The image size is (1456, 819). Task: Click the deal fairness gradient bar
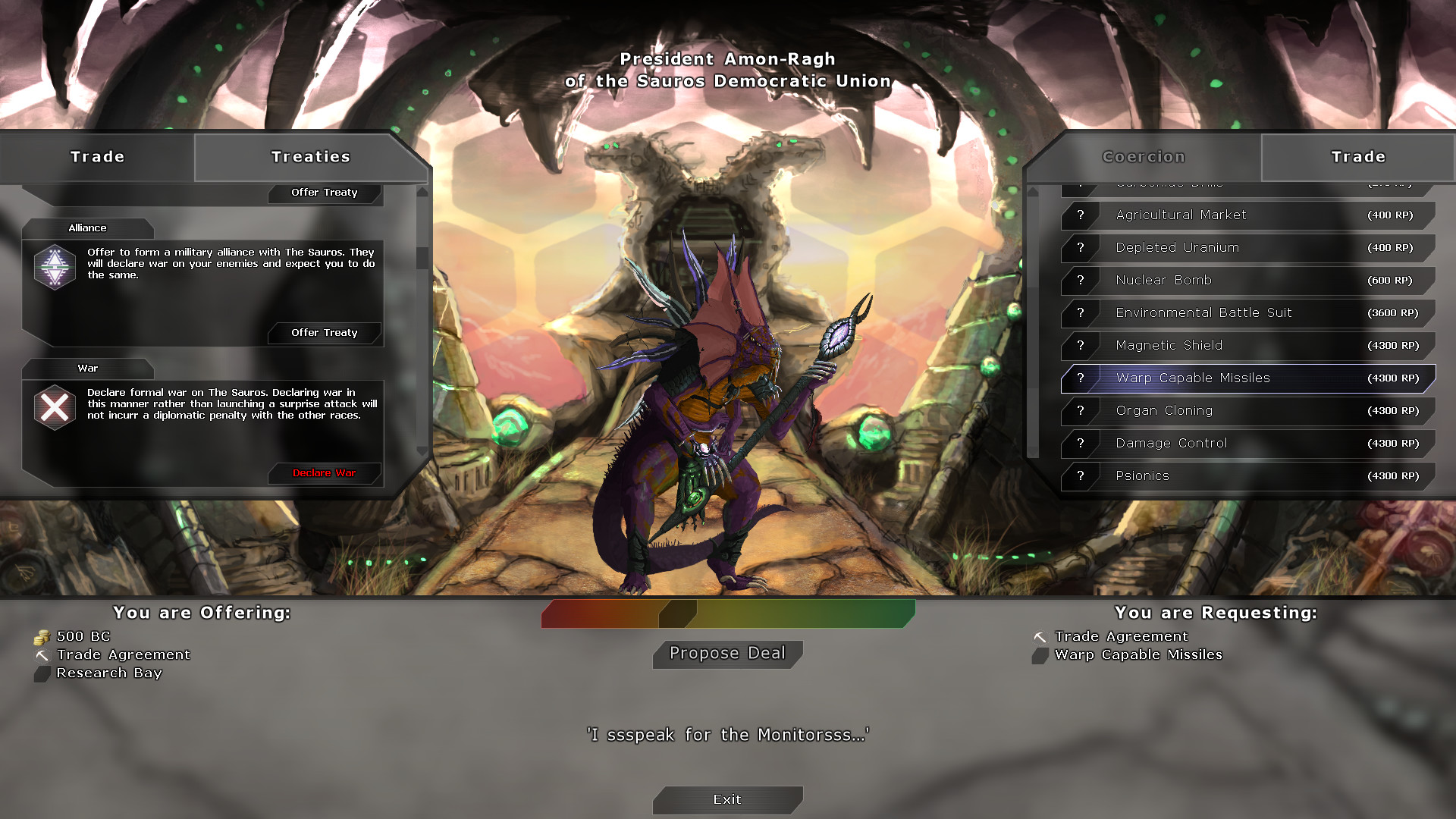(x=726, y=613)
